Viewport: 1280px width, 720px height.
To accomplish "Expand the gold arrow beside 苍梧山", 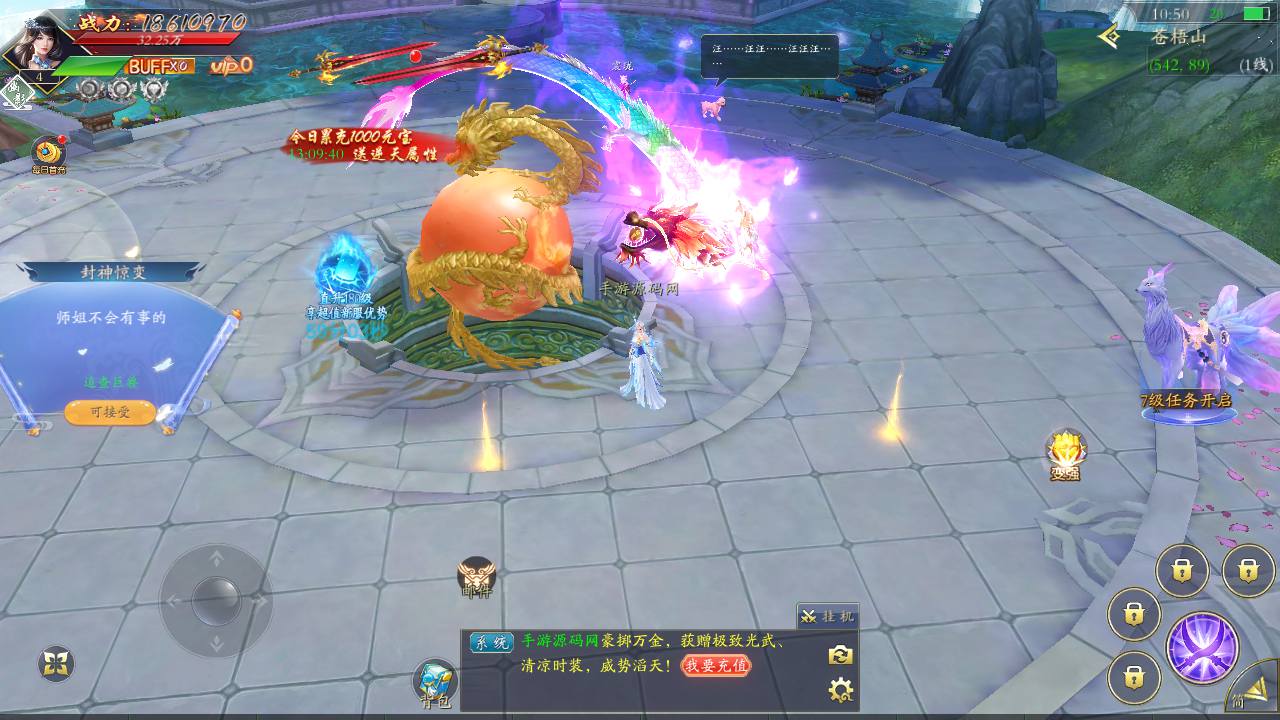I will pos(1108,37).
